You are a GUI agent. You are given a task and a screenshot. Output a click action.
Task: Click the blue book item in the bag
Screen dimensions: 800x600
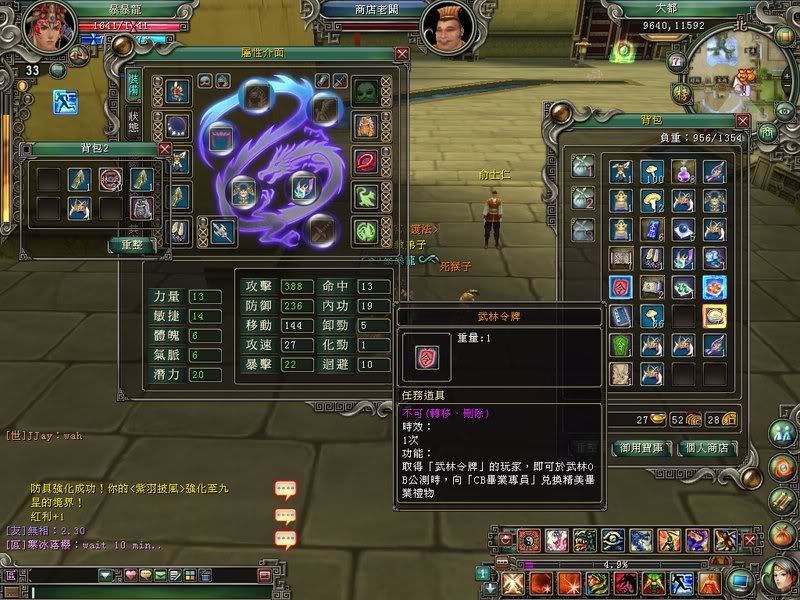tap(621, 317)
